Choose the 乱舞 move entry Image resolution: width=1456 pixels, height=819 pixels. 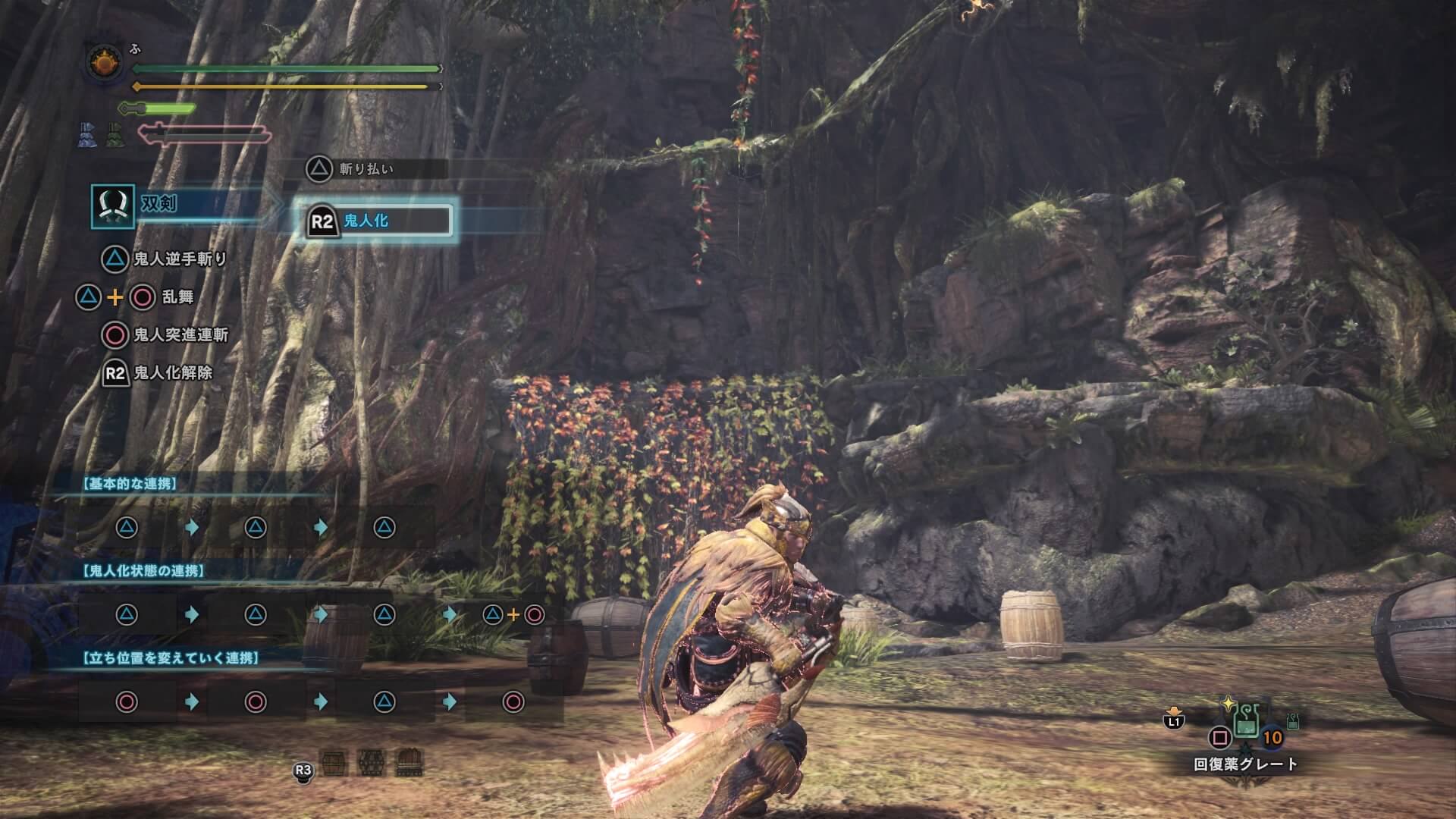pos(177,297)
